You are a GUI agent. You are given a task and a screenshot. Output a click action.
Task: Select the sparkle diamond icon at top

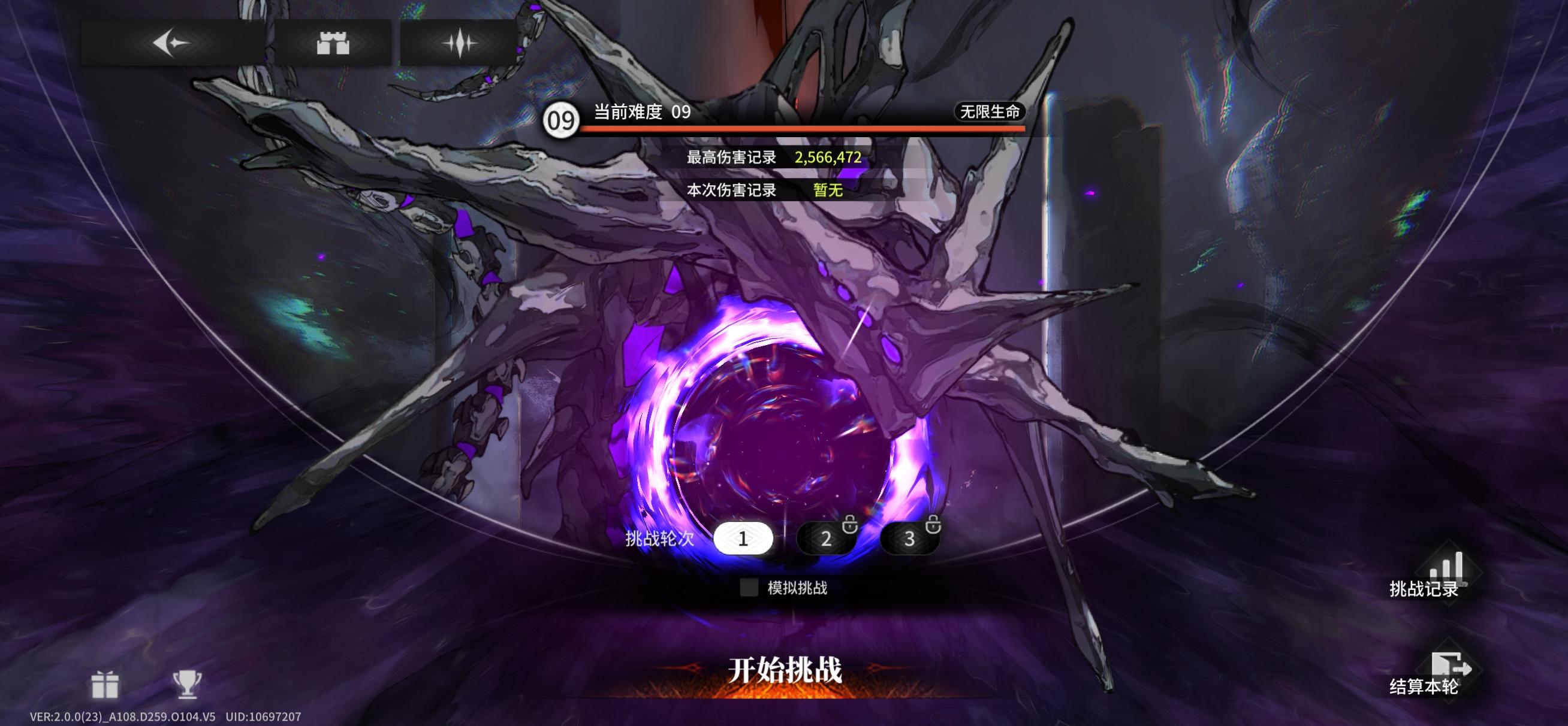click(458, 40)
